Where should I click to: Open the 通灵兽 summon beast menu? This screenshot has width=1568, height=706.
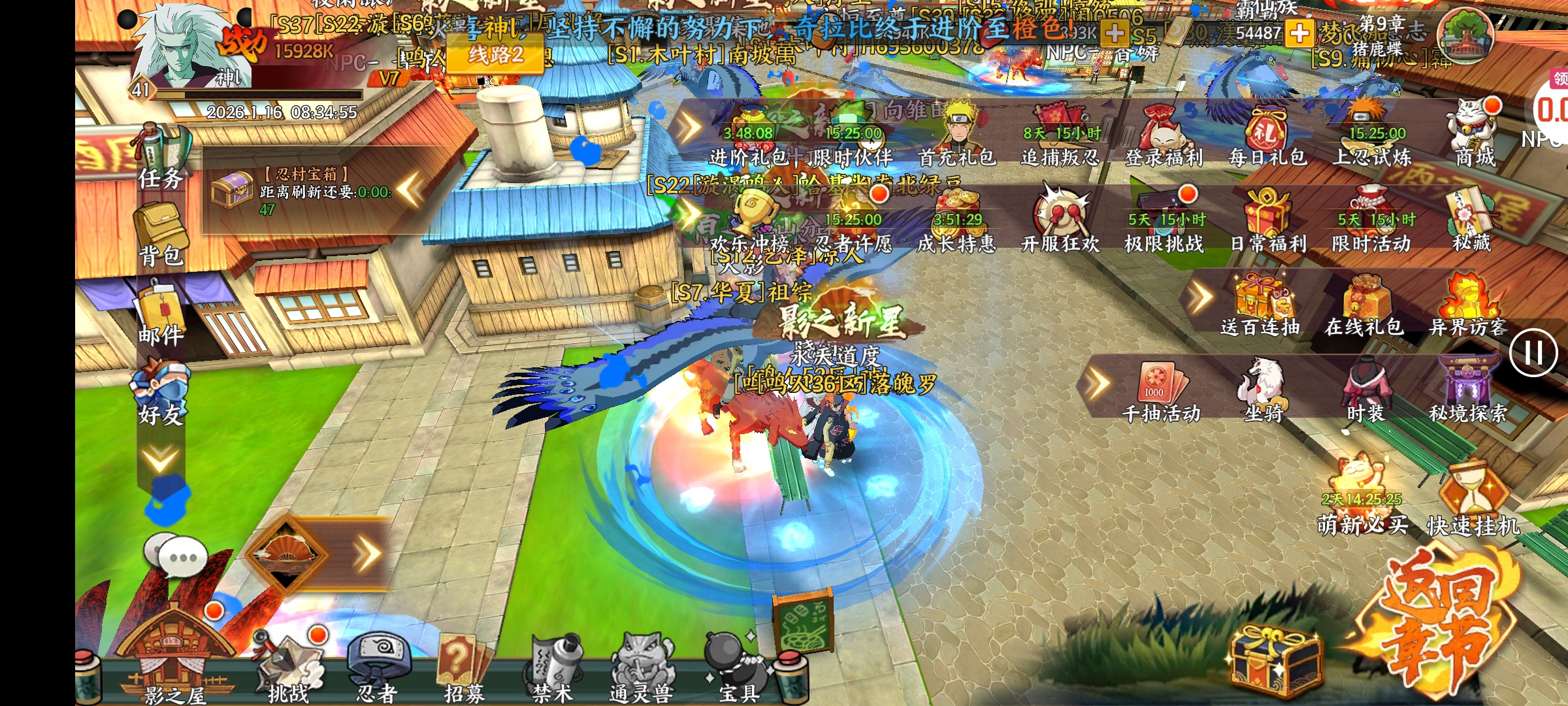pyautogui.click(x=640, y=667)
